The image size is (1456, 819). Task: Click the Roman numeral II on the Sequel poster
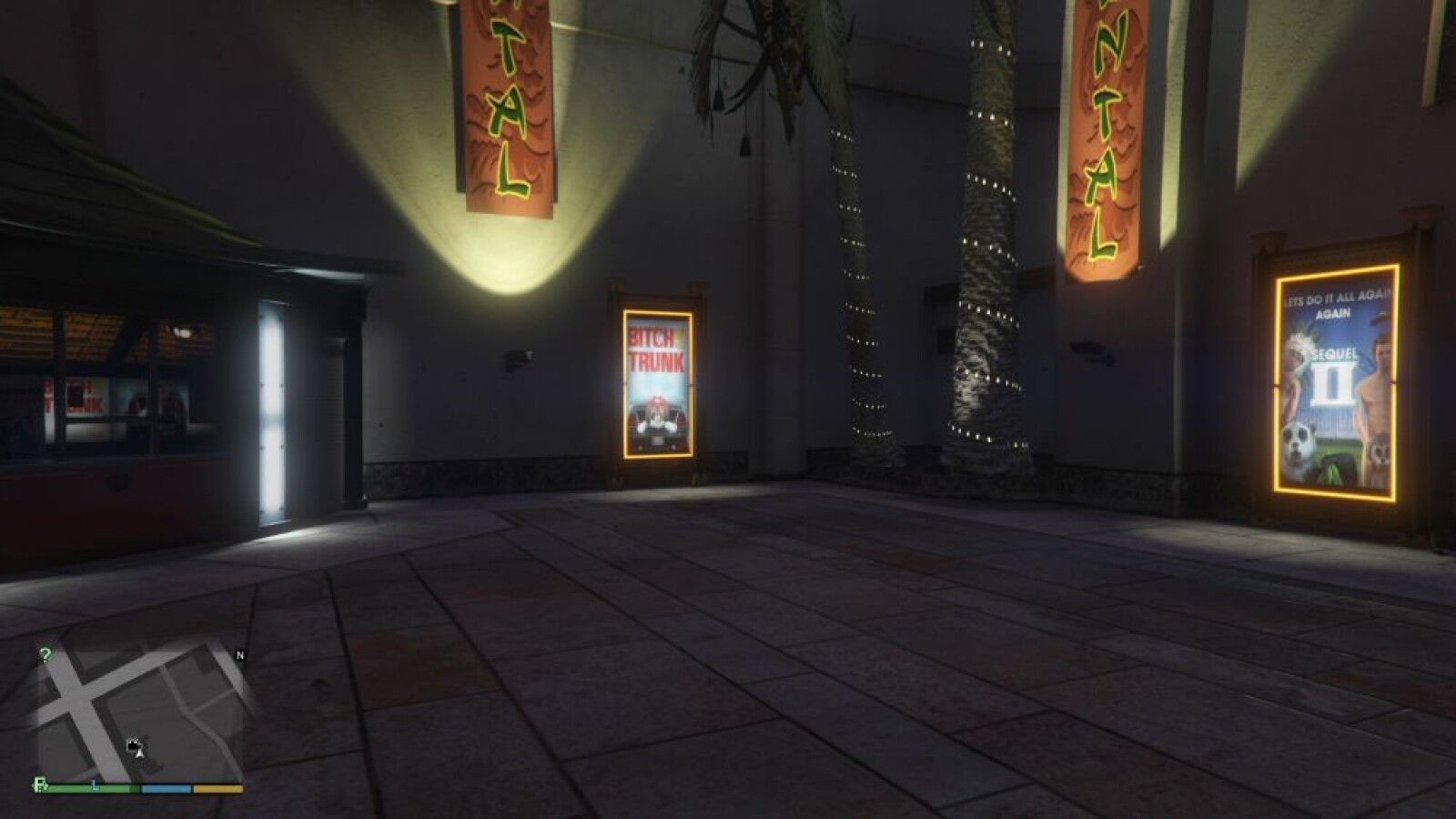[1333, 384]
